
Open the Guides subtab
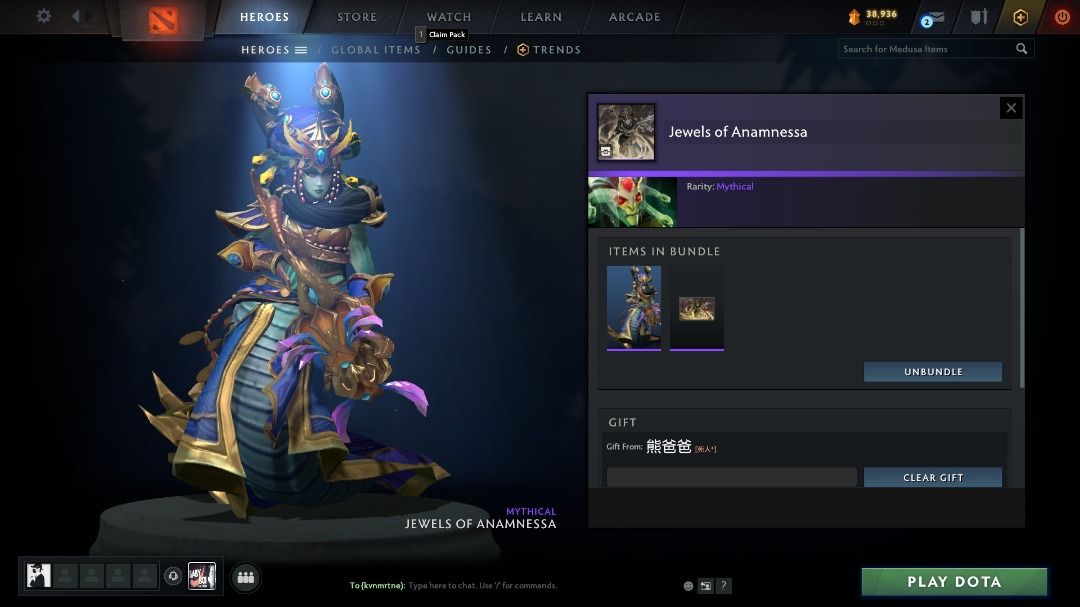[469, 50]
